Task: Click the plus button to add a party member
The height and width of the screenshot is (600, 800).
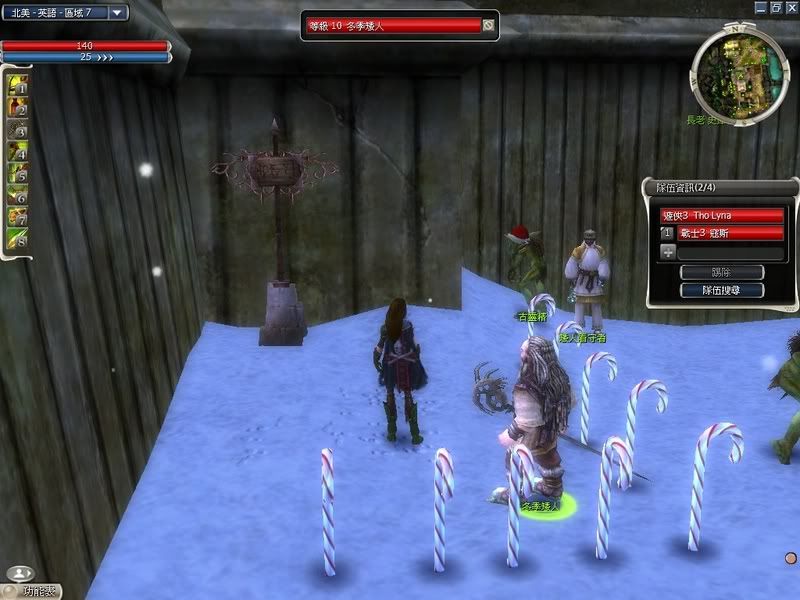Action: pos(667,253)
